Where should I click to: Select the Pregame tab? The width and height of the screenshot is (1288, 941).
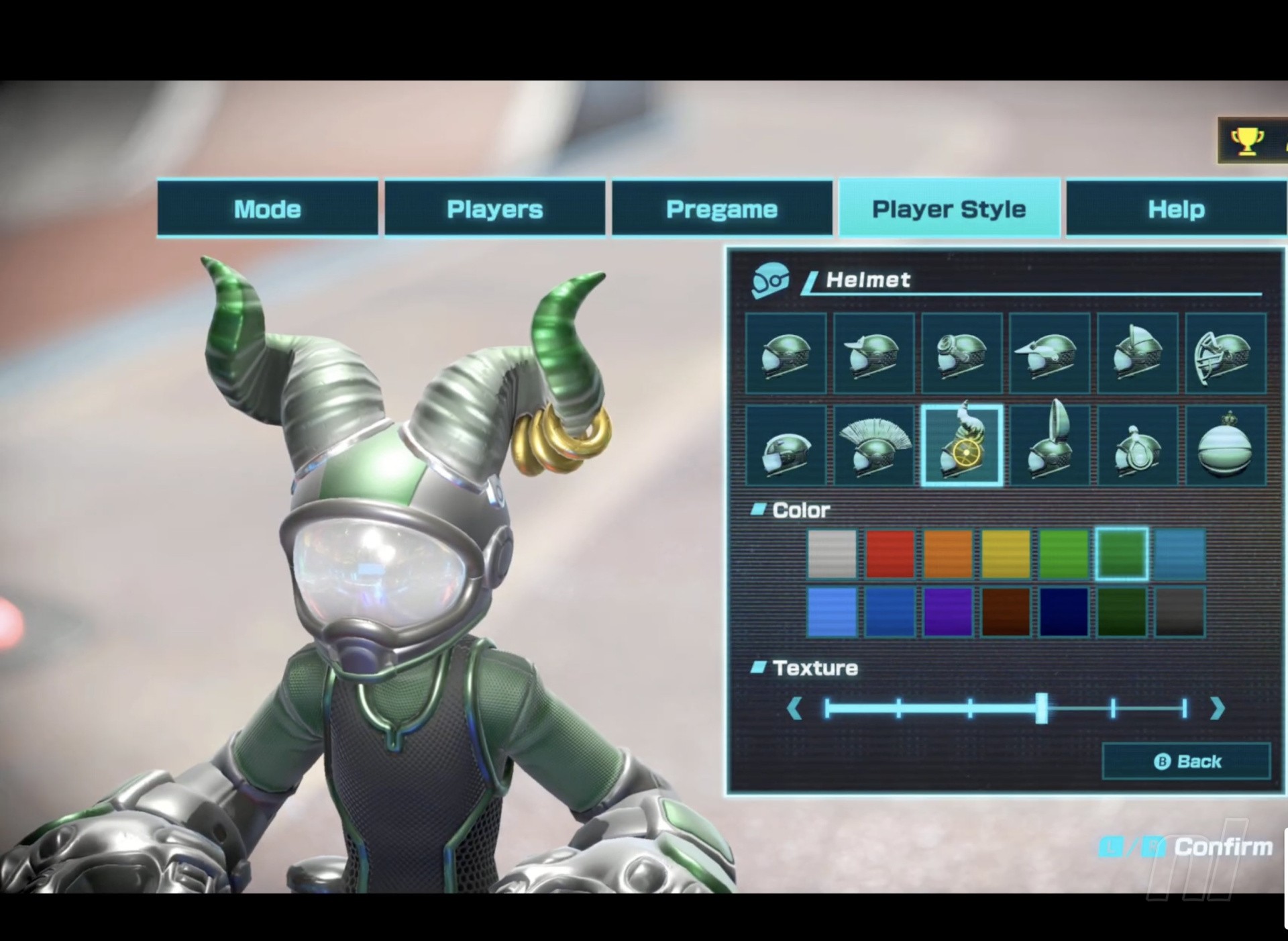pos(722,209)
